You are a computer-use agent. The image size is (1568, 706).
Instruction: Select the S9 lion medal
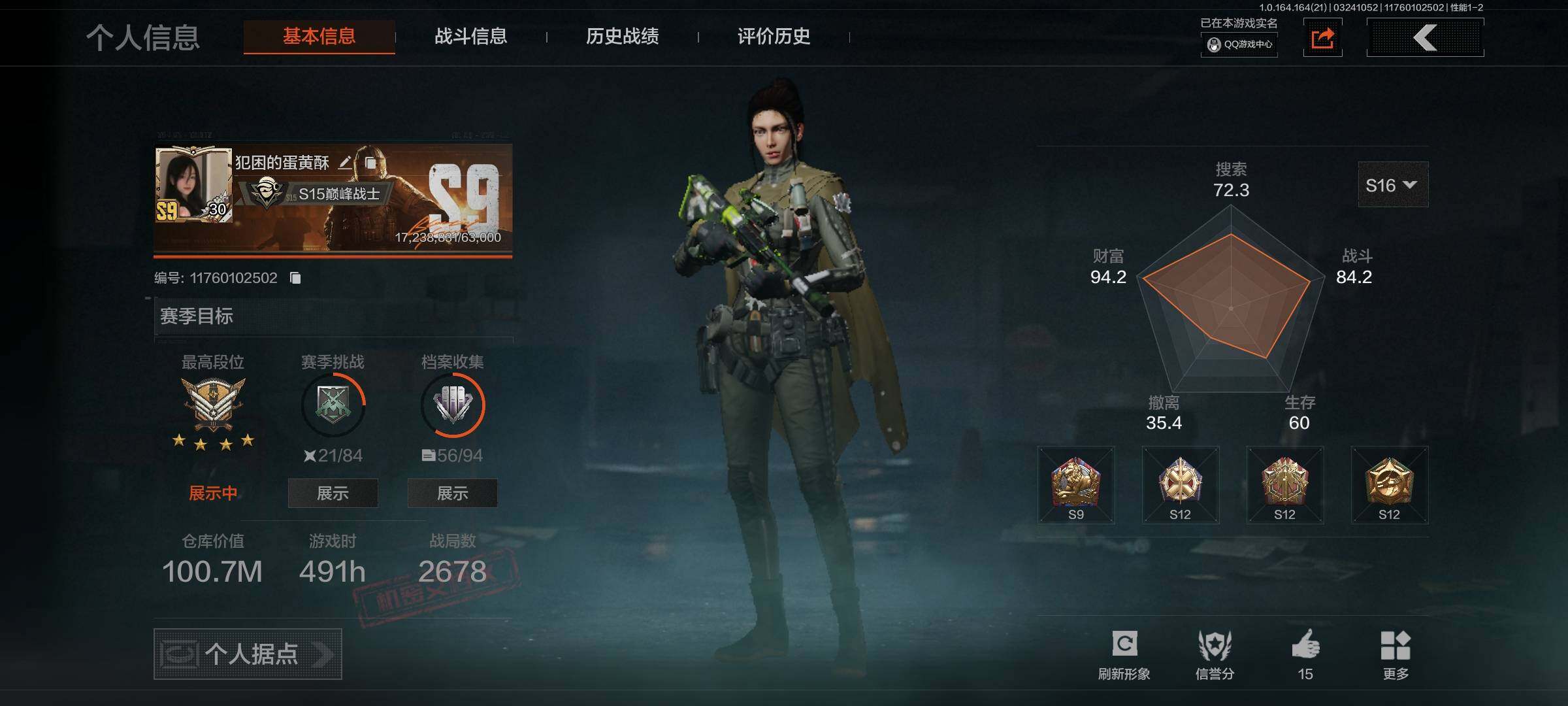(x=1075, y=485)
